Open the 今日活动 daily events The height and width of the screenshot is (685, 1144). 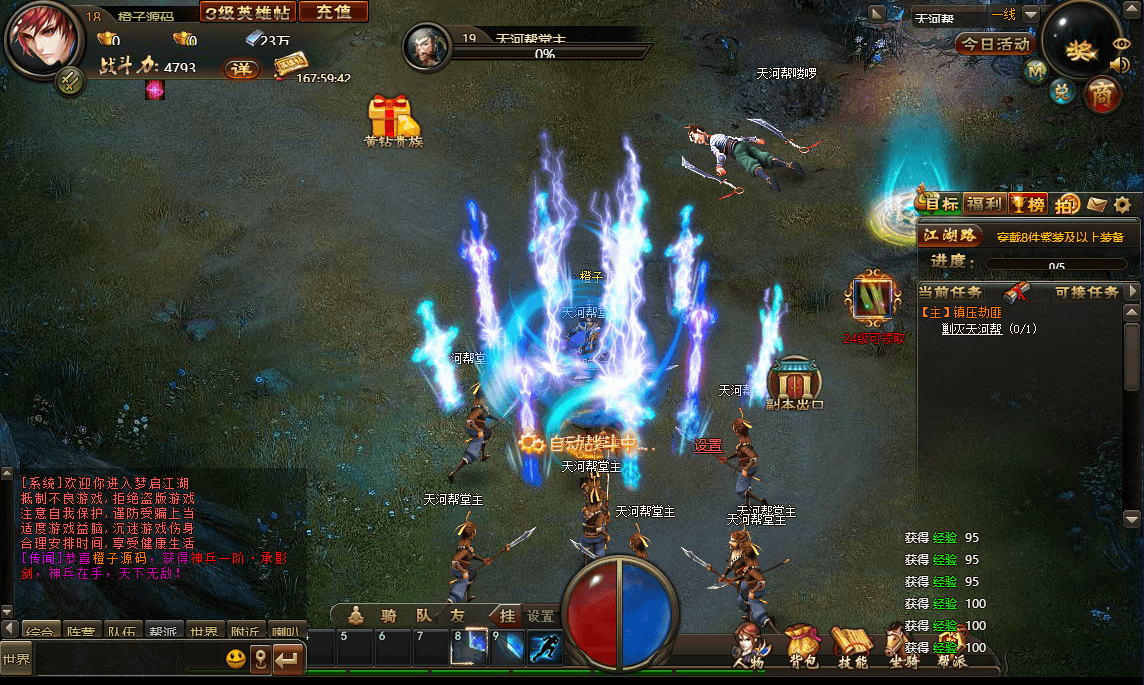click(995, 44)
